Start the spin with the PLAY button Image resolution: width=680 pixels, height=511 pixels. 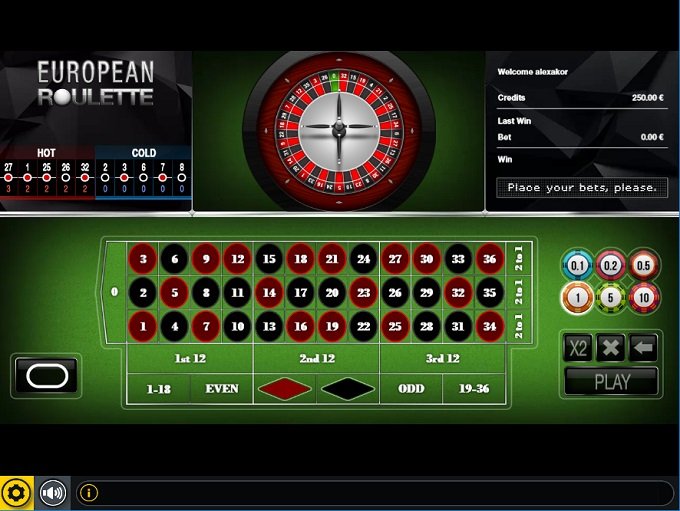point(612,381)
